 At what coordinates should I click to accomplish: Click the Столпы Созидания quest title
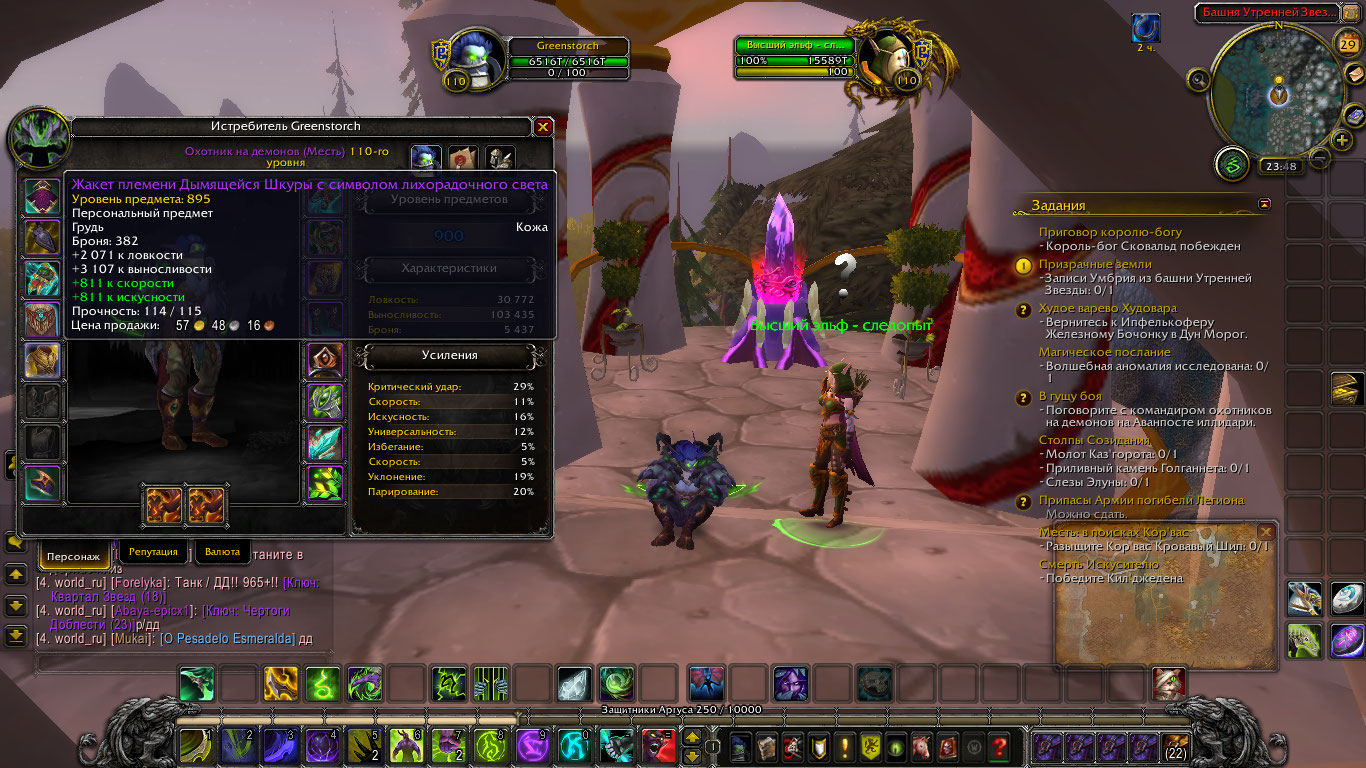pos(1094,440)
